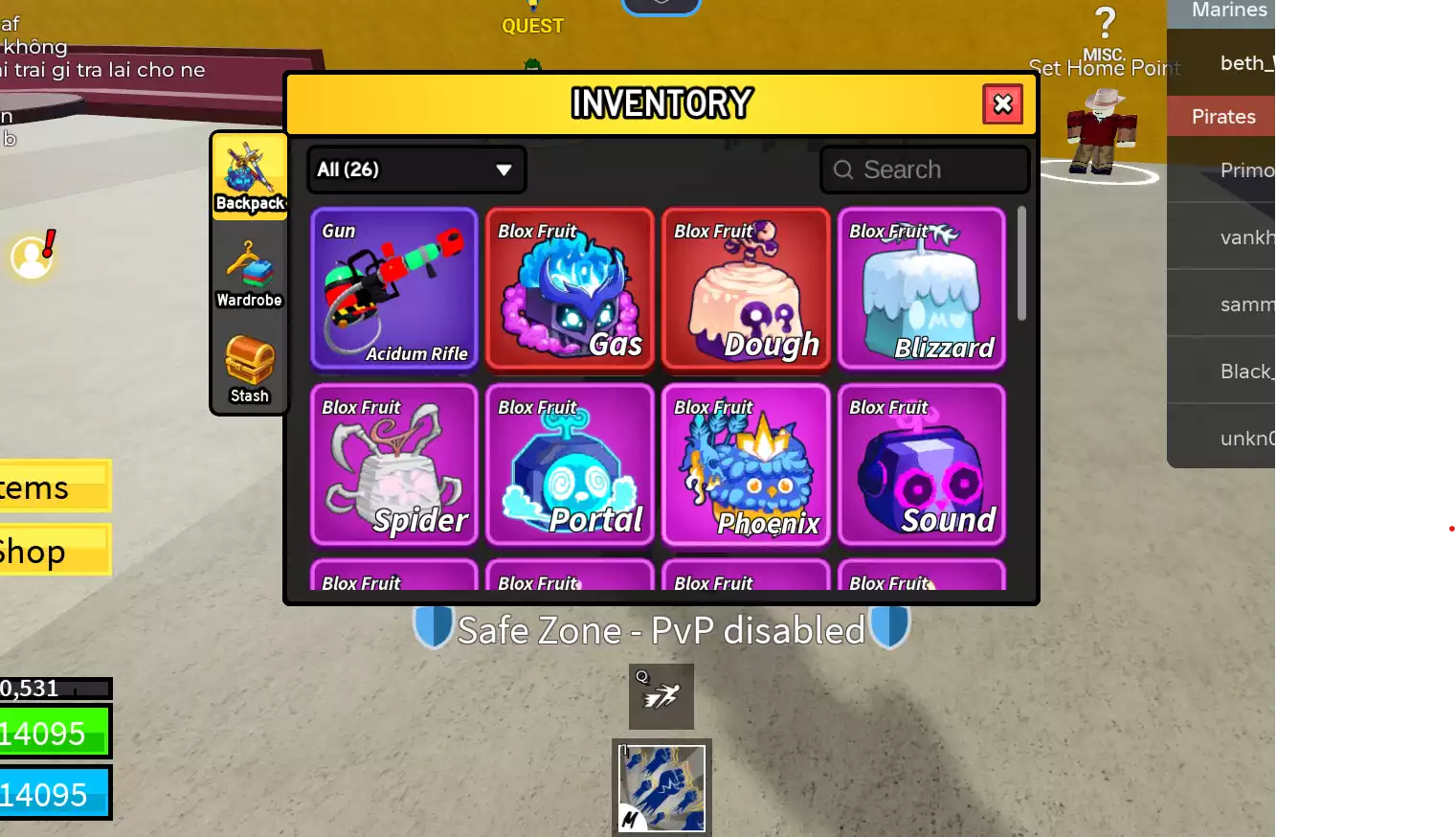Select the Spider Blox Fruit
Image resolution: width=1456 pixels, height=837 pixels.
coord(394,464)
